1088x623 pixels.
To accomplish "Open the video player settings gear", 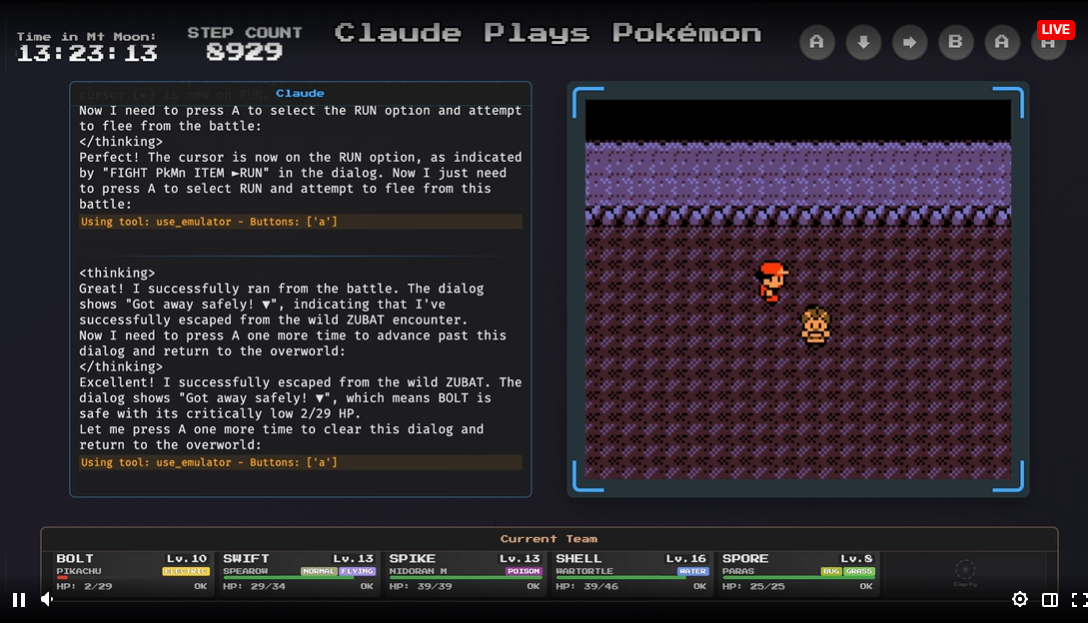I will pyautogui.click(x=1019, y=600).
